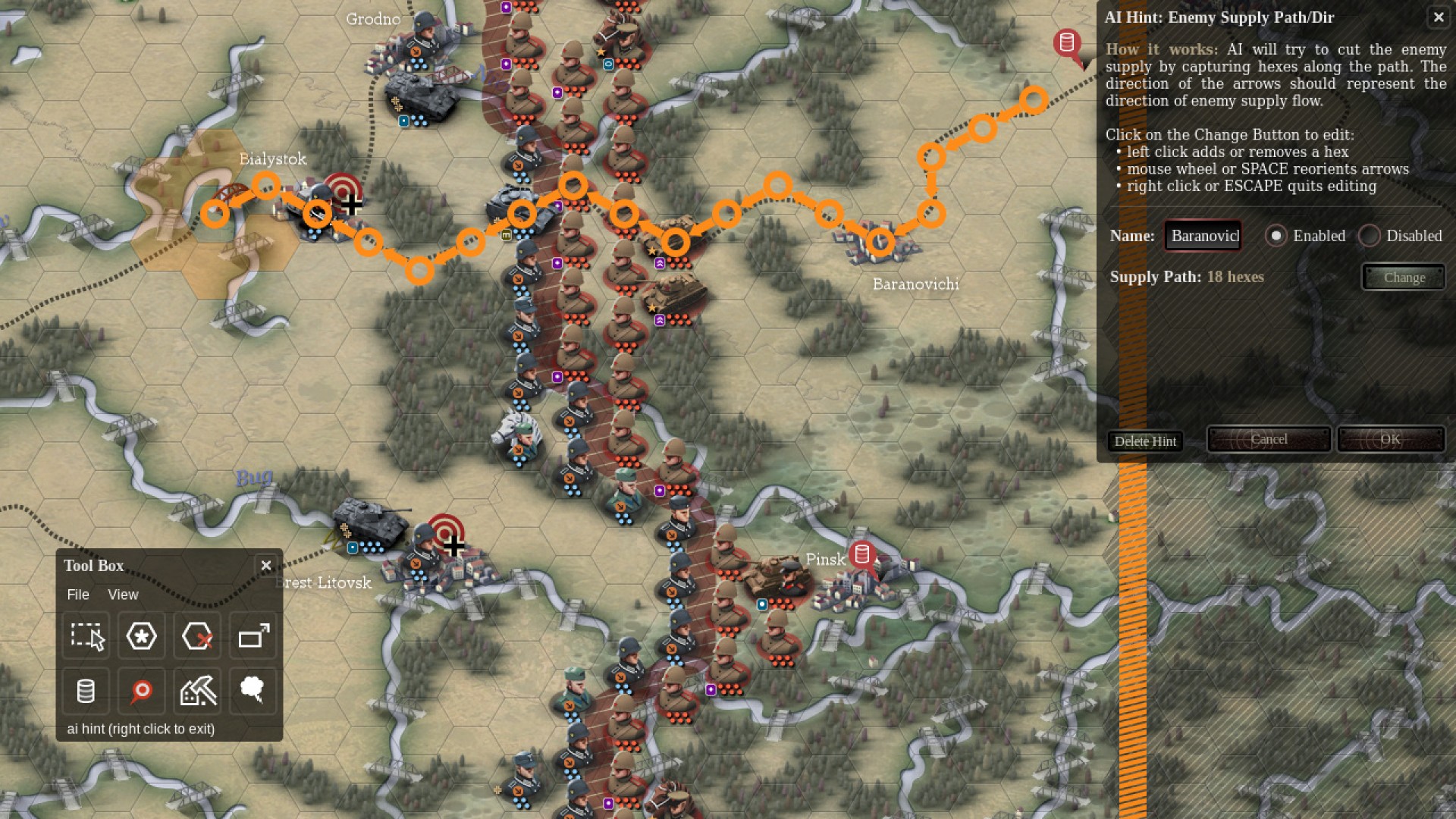
Task: Open the Tool Box View menu
Action: tap(123, 595)
